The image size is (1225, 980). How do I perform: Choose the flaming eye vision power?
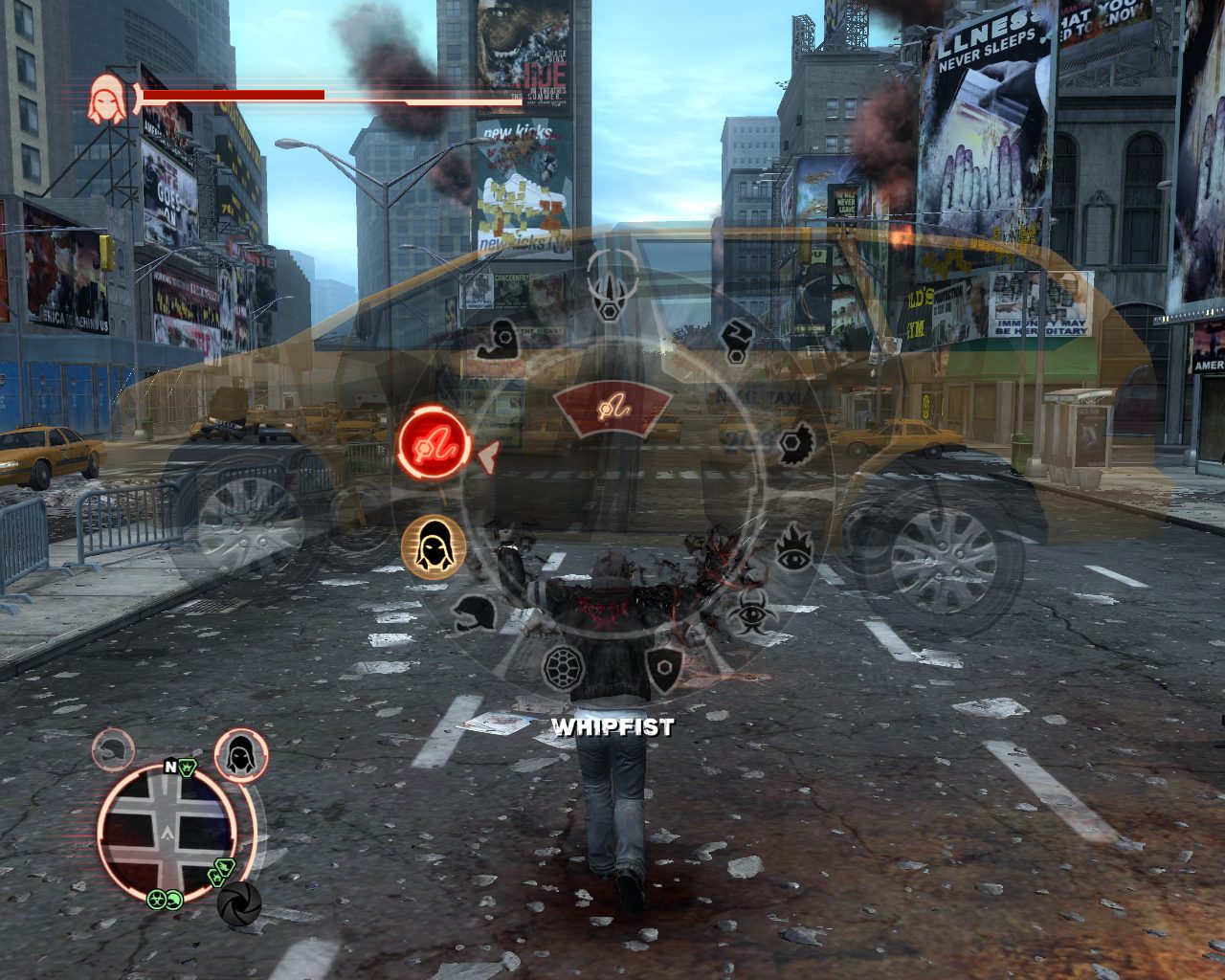coord(792,546)
